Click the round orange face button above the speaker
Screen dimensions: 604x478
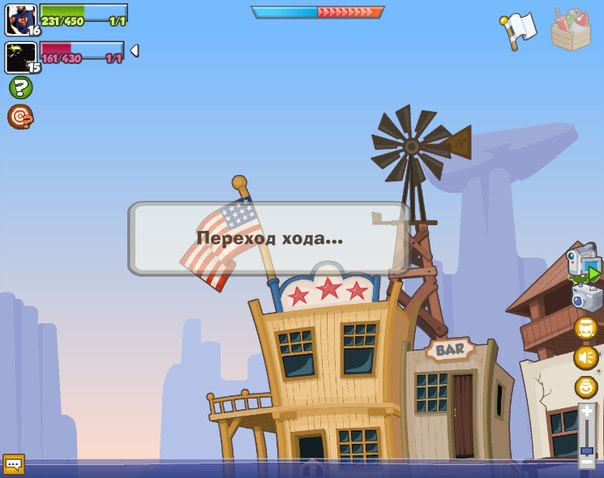[586, 328]
